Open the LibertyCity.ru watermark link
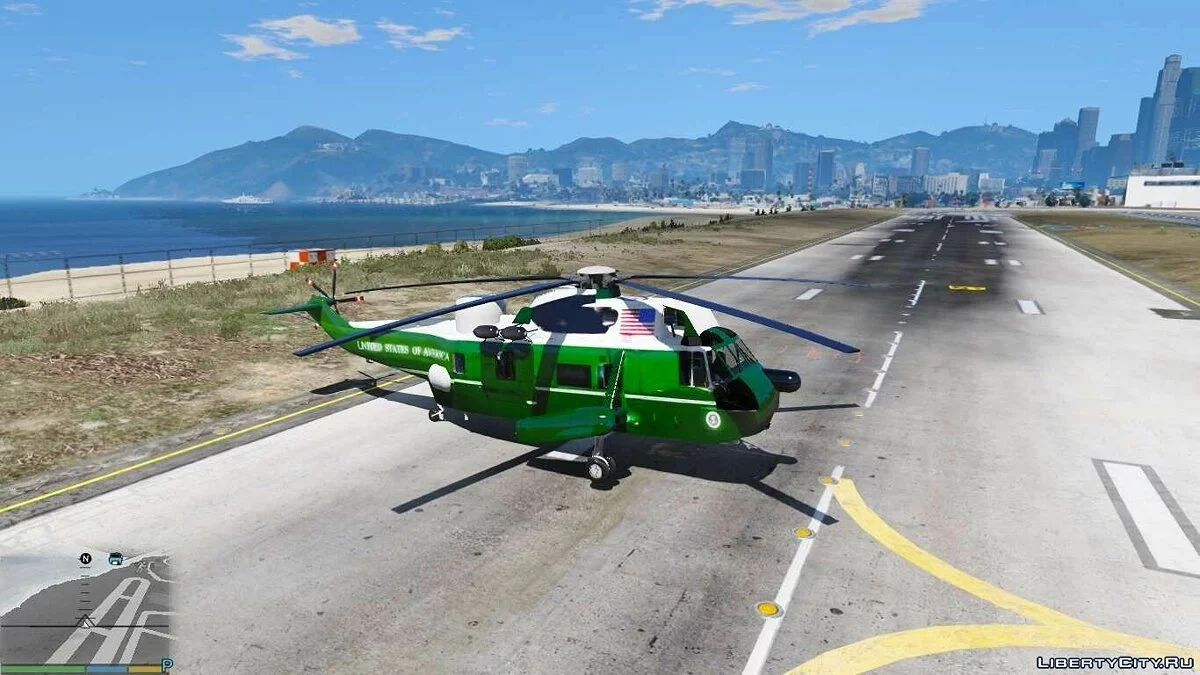The height and width of the screenshot is (675, 1200). [1114, 662]
